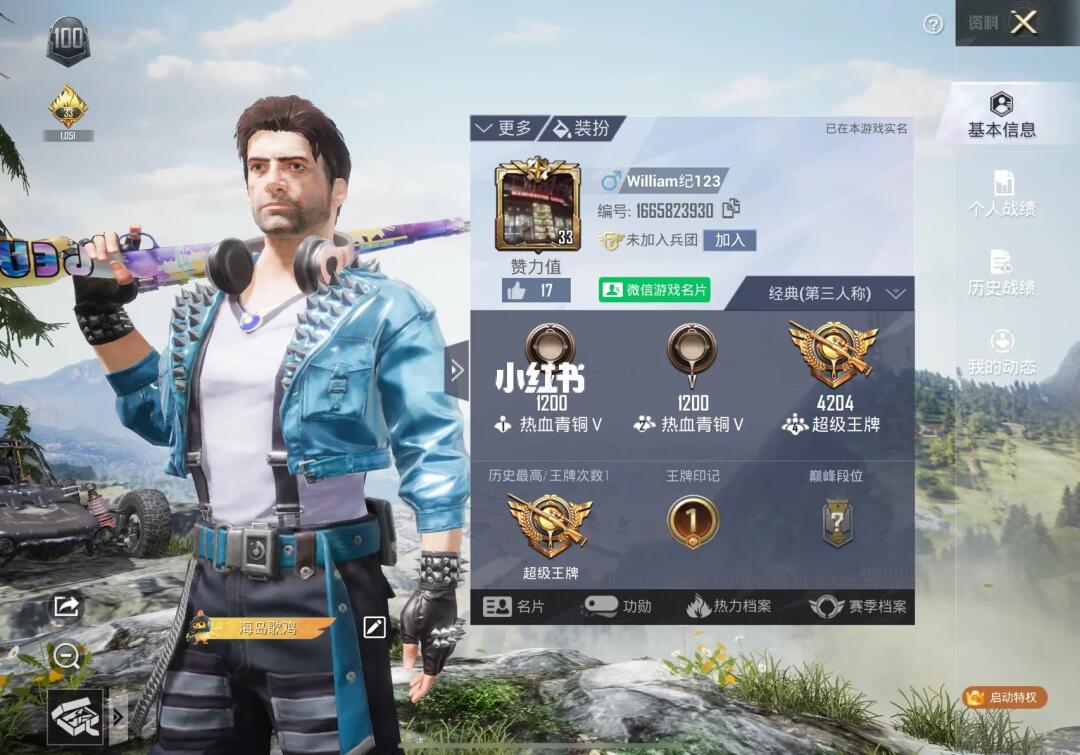Click the 启动特权 badge

point(1004,697)
